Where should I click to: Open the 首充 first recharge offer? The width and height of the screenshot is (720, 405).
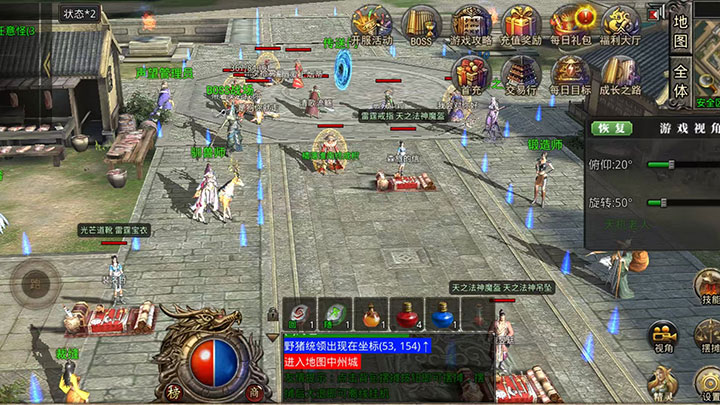tap(471, 73)
